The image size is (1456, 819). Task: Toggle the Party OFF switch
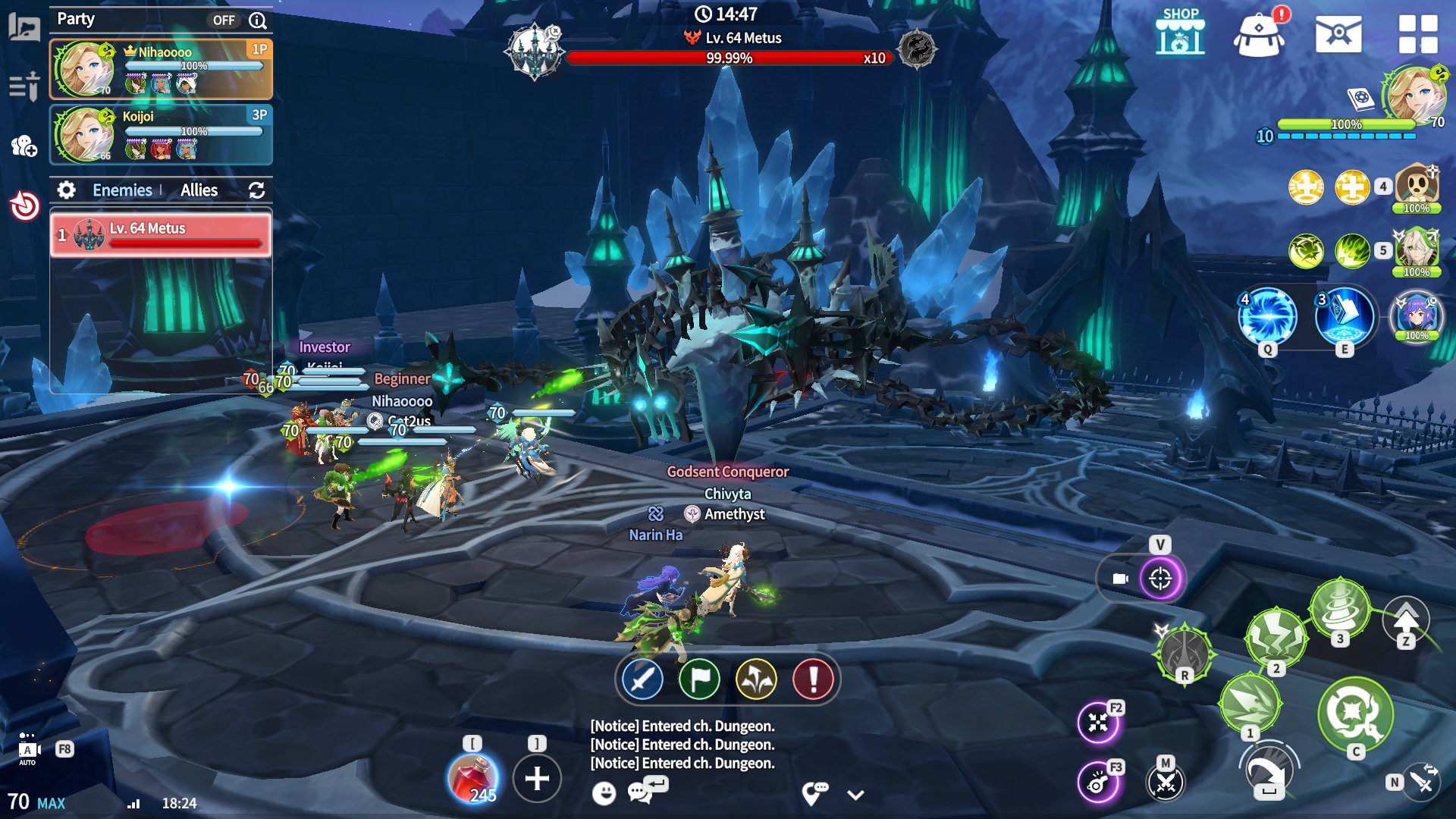[224, 20]
